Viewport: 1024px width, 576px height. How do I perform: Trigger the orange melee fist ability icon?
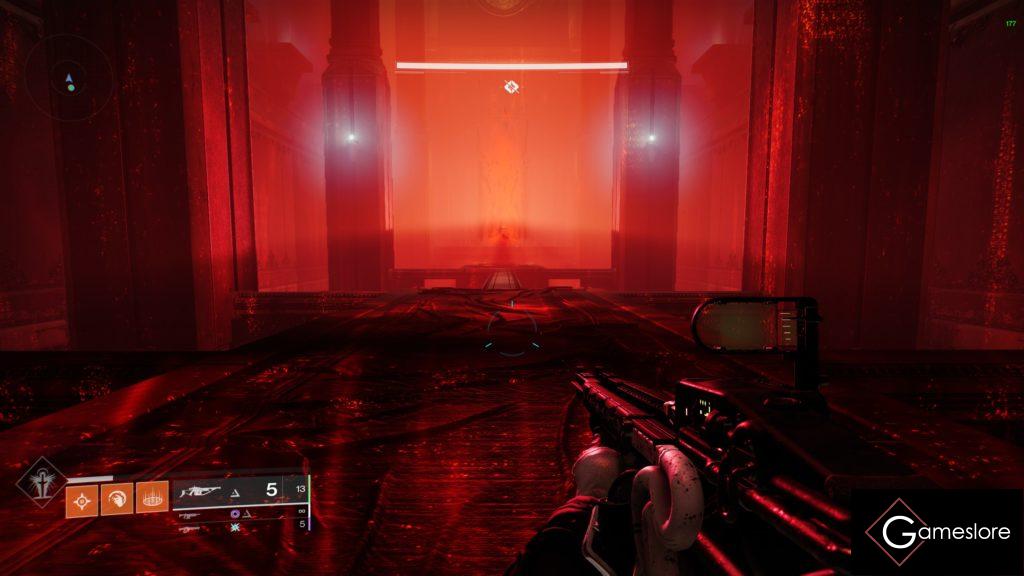coord(116,499)
